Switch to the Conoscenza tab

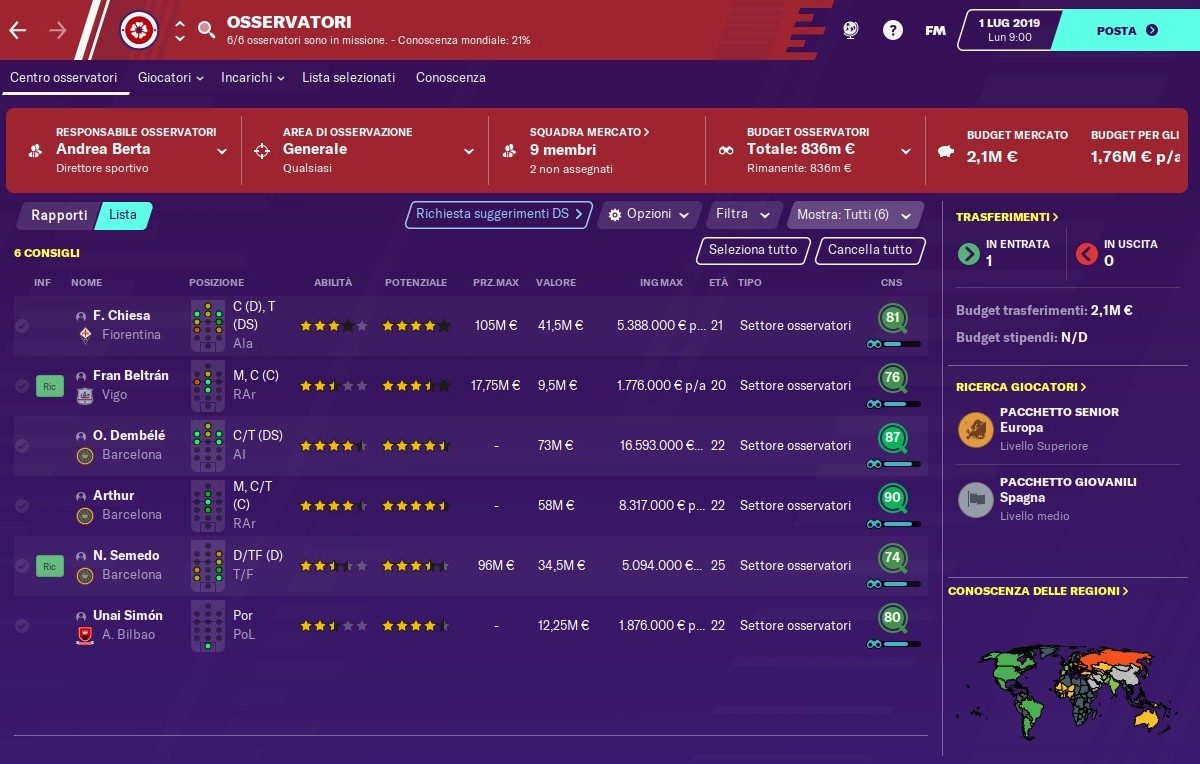450,77
